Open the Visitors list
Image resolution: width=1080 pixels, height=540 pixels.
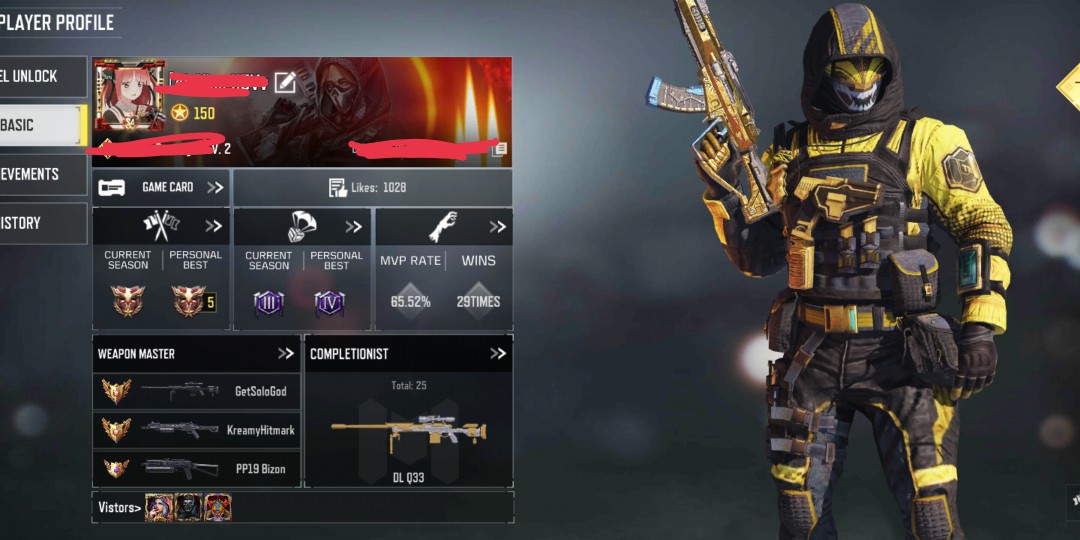pyautogui.click(x=119, y=508)
